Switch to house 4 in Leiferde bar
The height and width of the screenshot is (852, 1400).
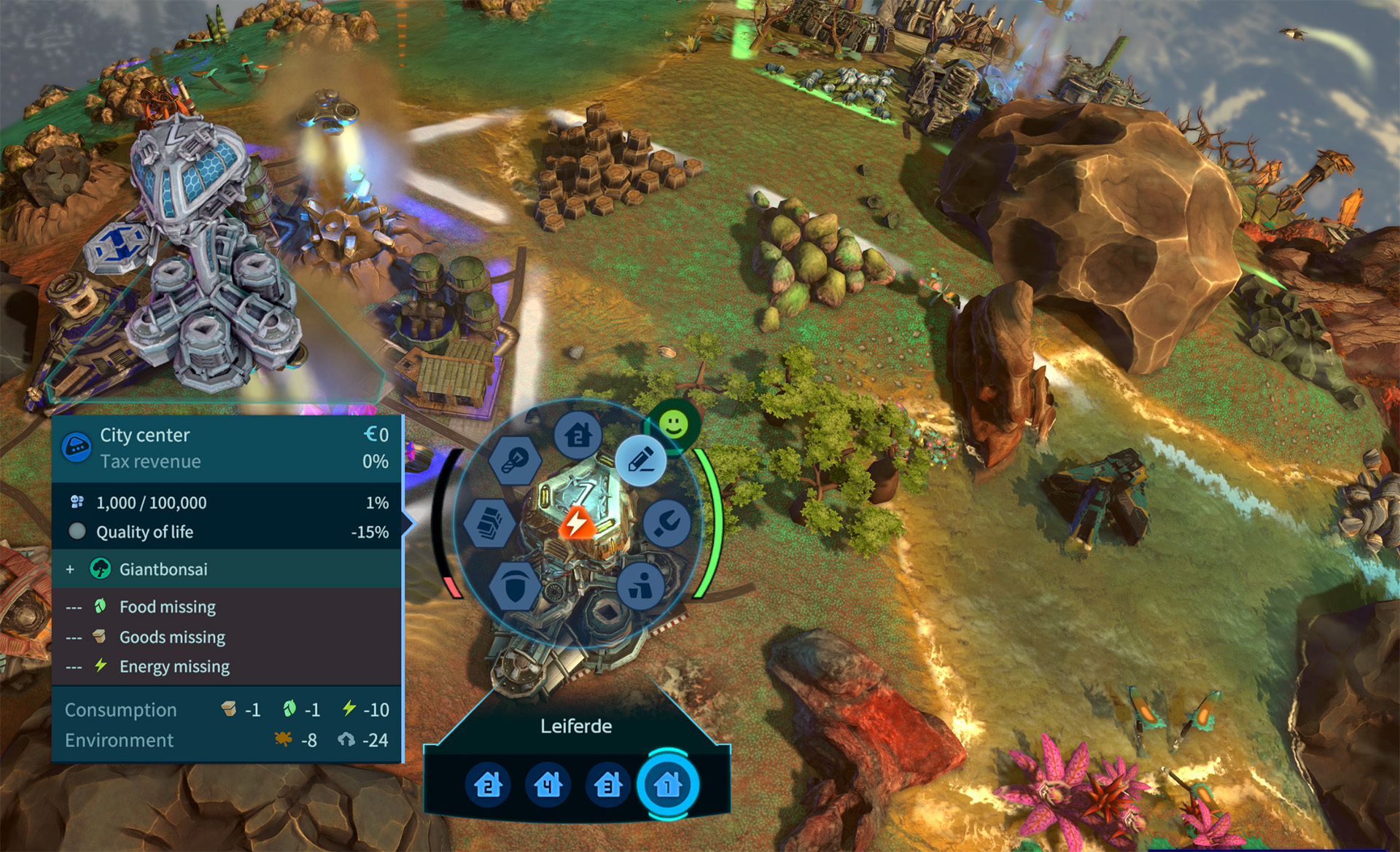coord(548,785)
